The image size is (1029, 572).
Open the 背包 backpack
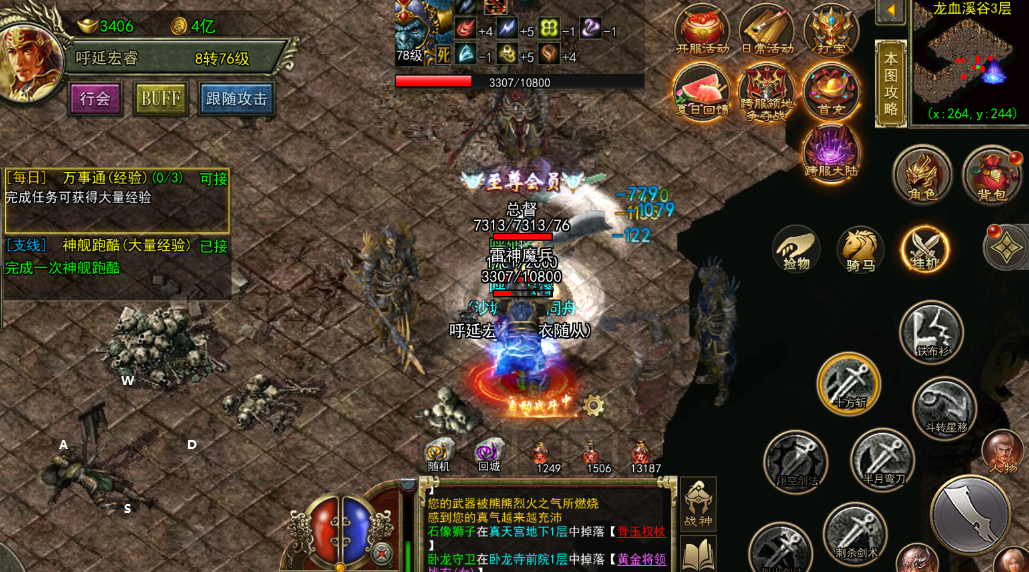(x=991, y=175)
